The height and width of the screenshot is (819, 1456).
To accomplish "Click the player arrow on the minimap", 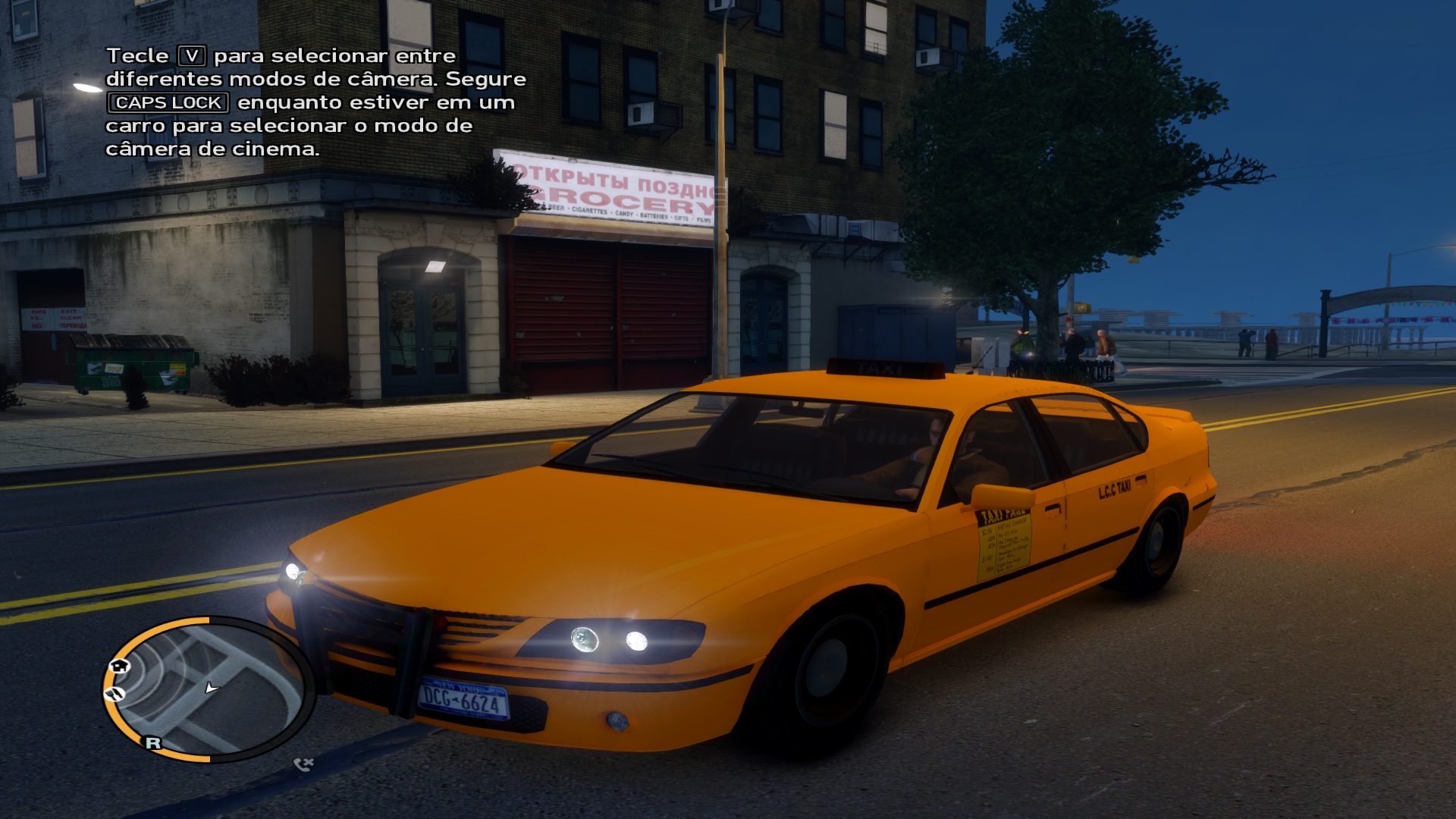I will [211, 688].
